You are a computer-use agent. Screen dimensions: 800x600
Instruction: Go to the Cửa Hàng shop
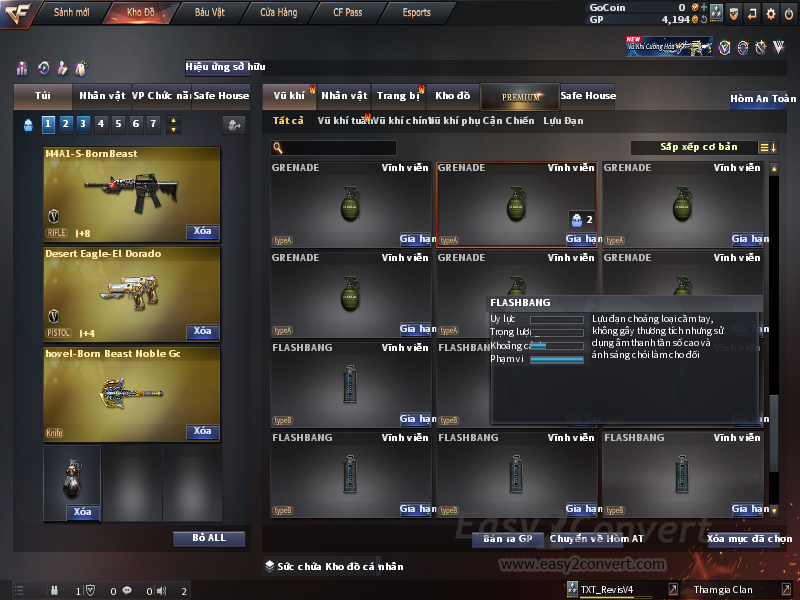(279, 13)
